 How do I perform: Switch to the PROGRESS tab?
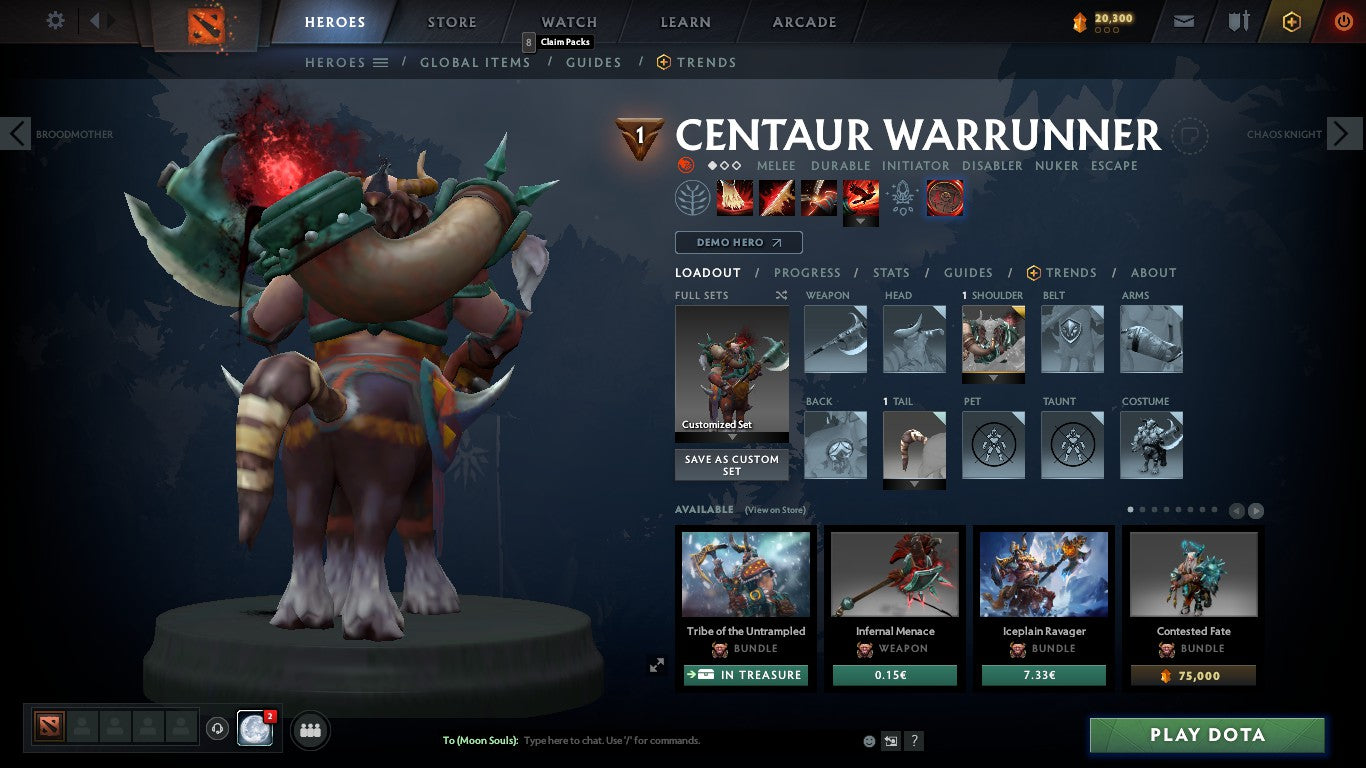pyautogui.click(x=808, y=272)
